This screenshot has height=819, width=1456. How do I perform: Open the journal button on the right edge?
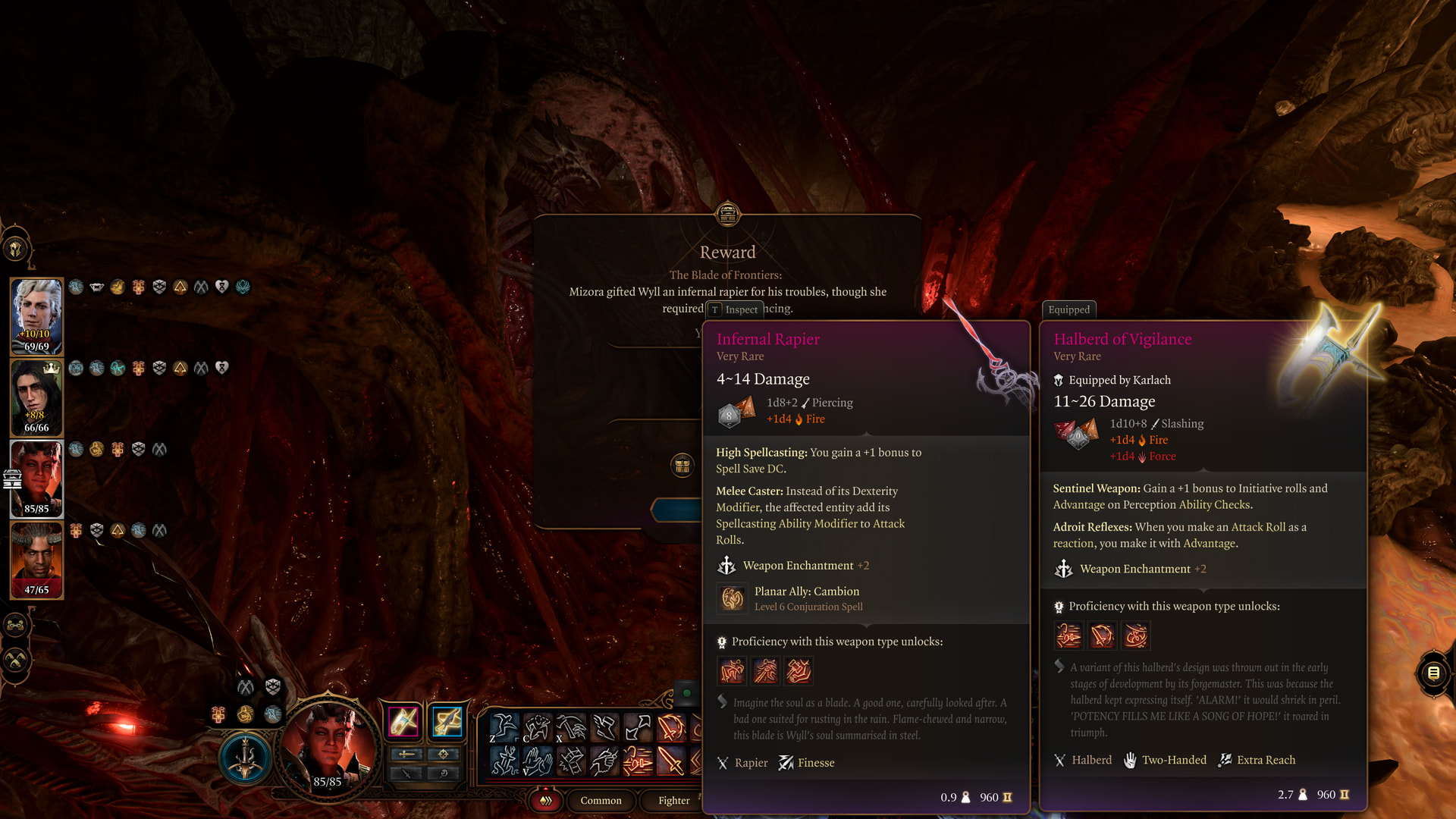1433,673
